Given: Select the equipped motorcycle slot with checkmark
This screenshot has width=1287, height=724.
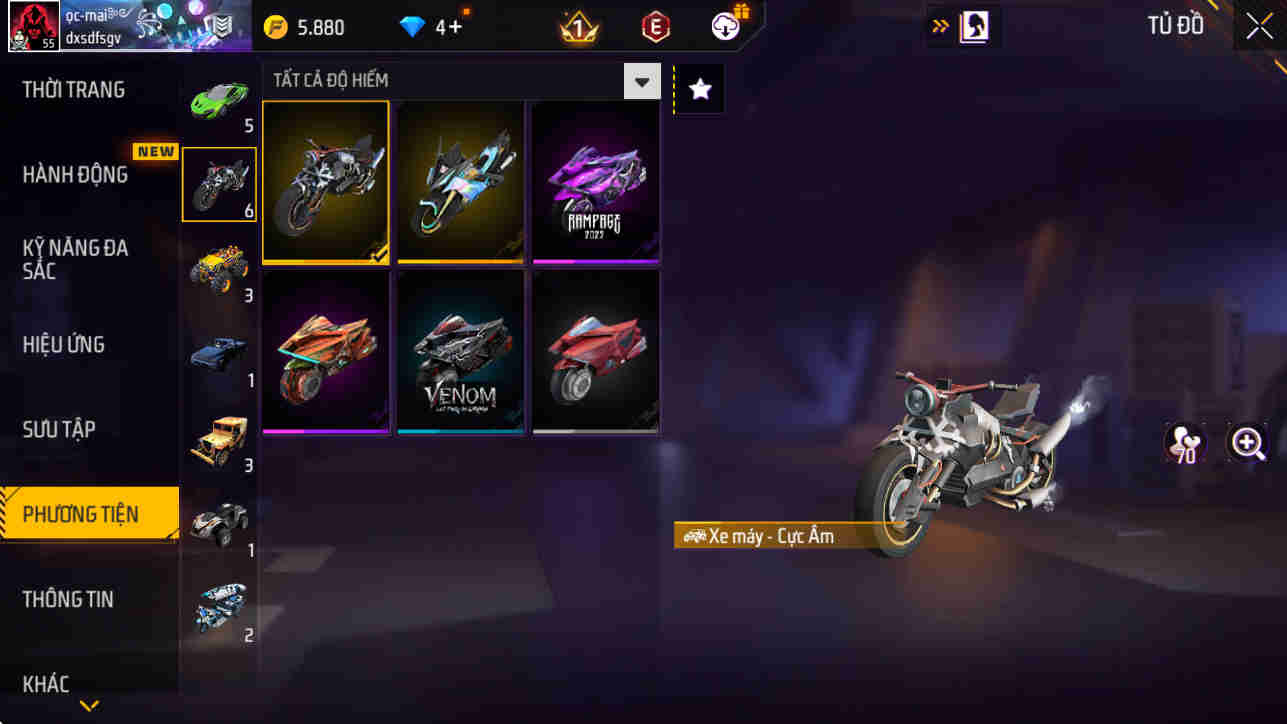Looking at the screenshot, I should point(326,181).
